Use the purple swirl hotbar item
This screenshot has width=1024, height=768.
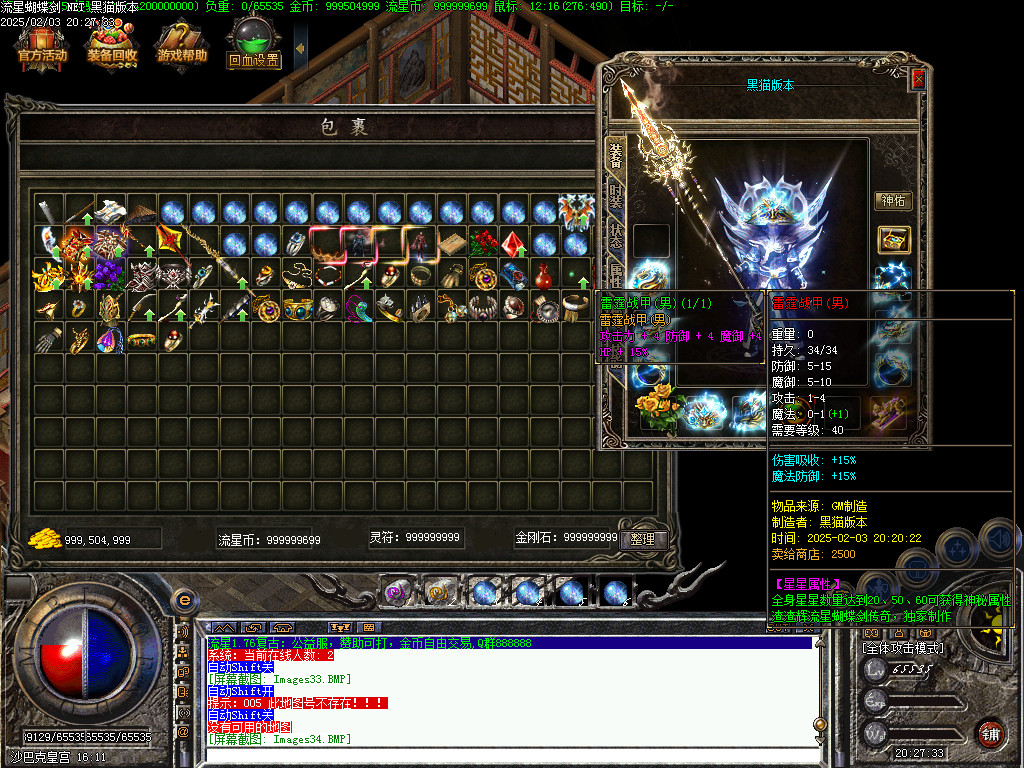pyautogui.click(x=398, y=592)
